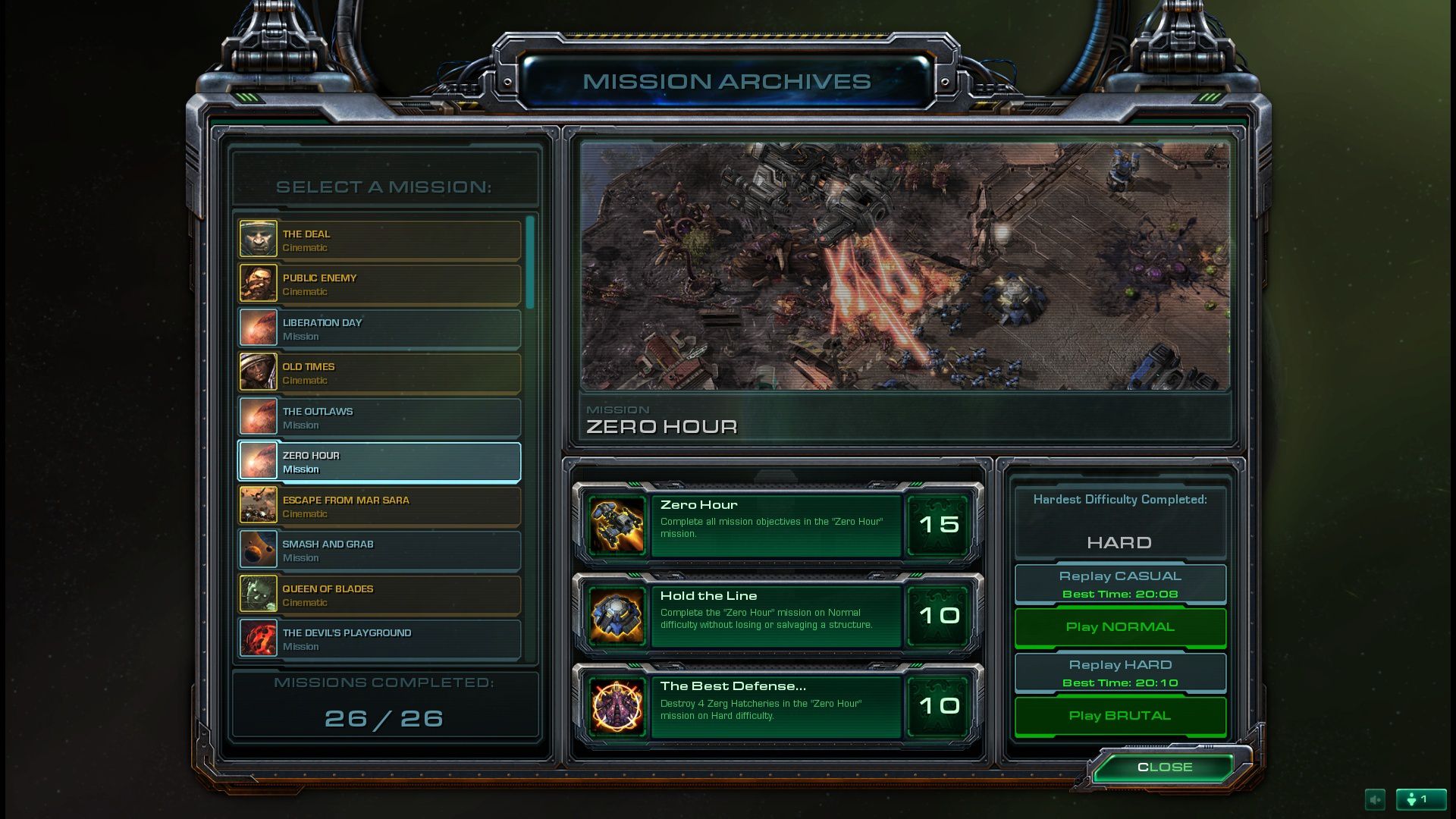Choose Escape from Mar Sara cinematic
This screenshot has width=1456, height=819.
(x=379, y=507)
